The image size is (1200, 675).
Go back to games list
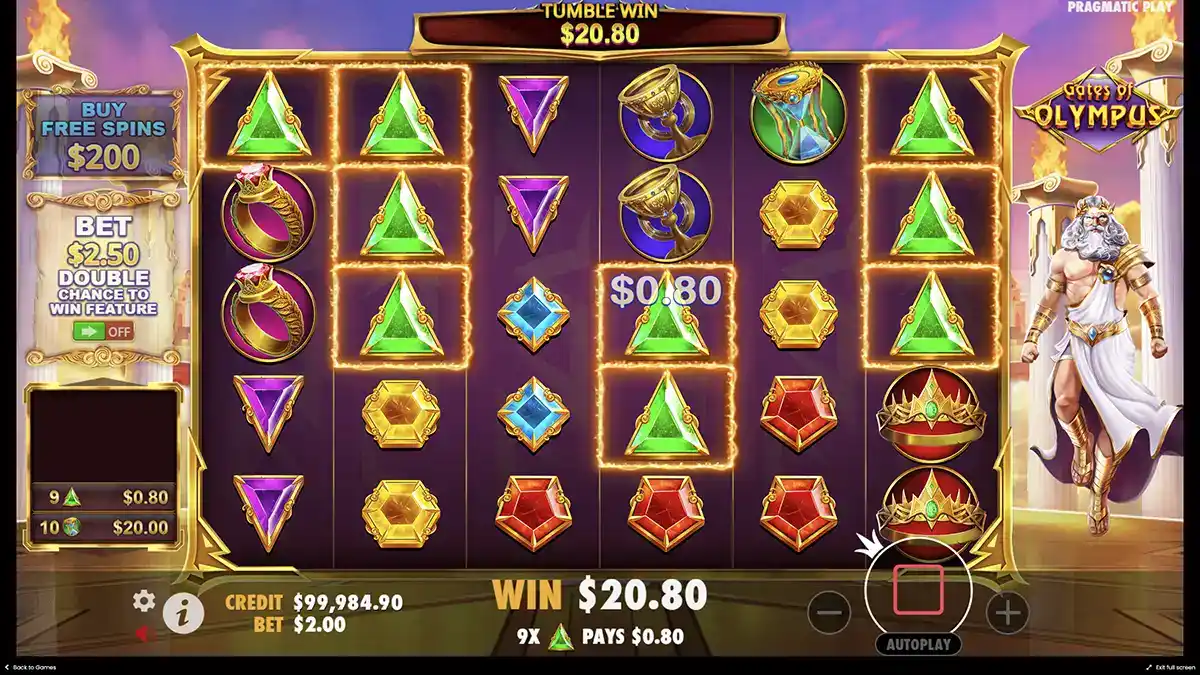coord(28,667)
